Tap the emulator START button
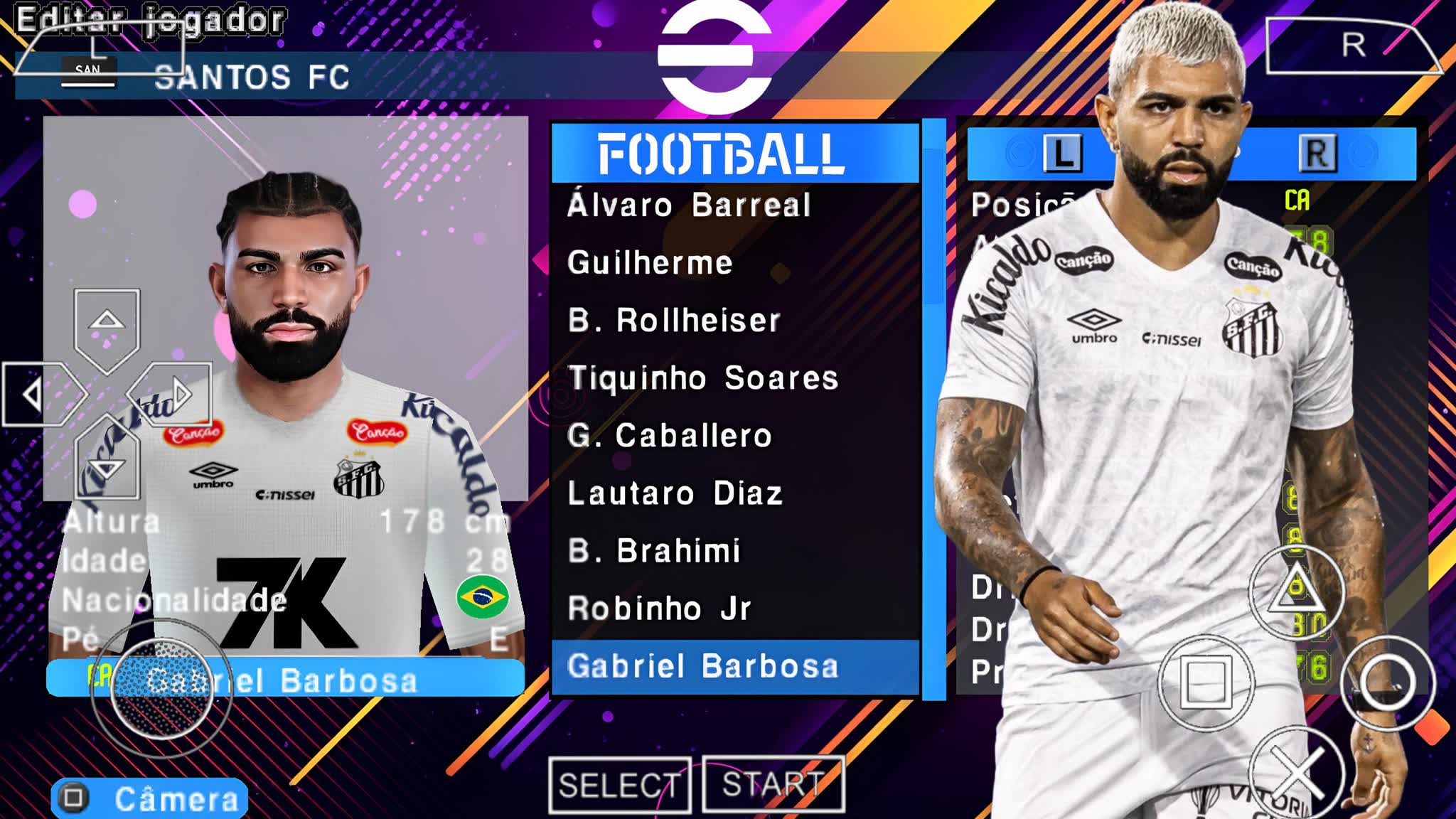 pyautogui.click(x=773, y=785)
